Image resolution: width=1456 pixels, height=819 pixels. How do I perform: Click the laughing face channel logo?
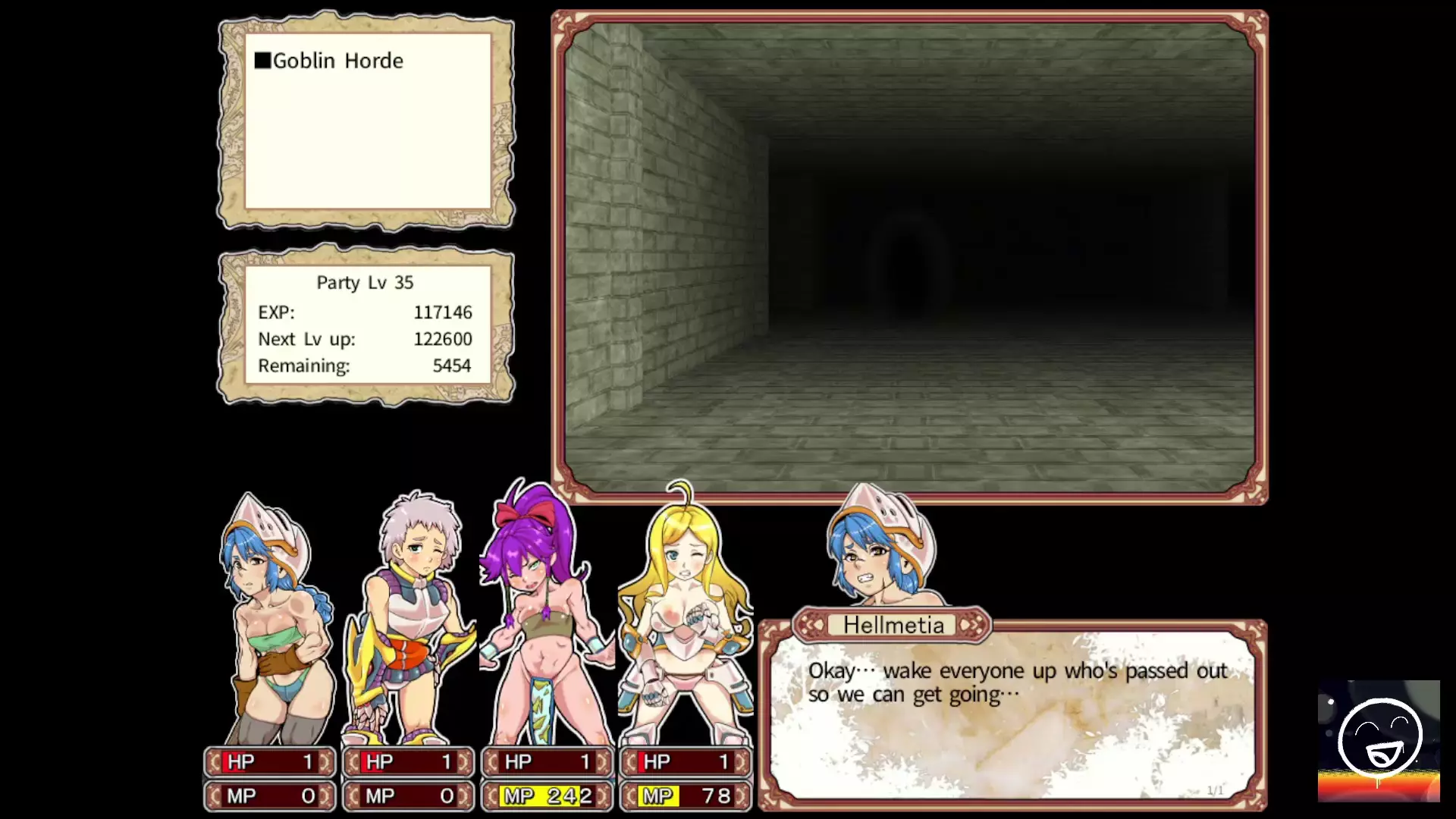pos(1379,741)
